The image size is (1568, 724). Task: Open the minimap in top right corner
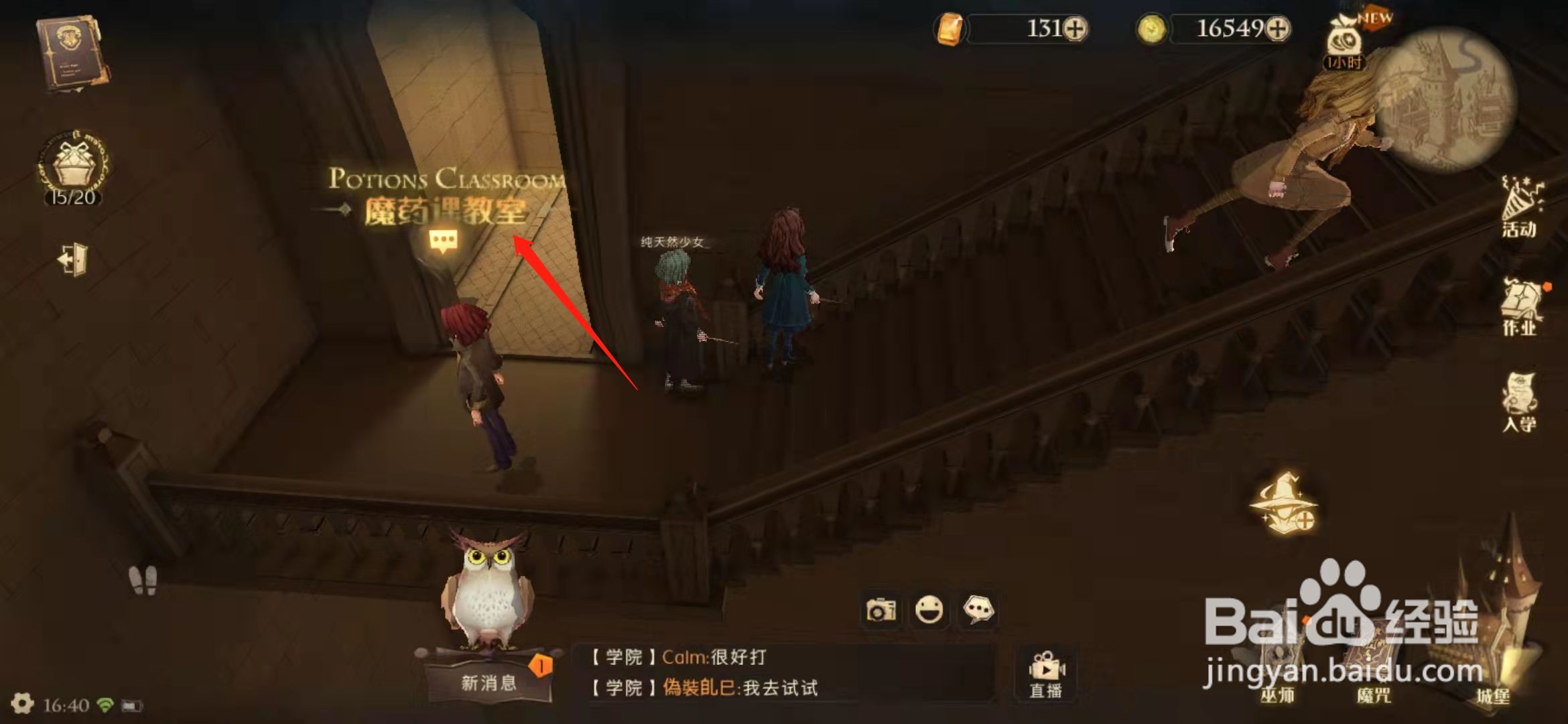(1454, 94)
